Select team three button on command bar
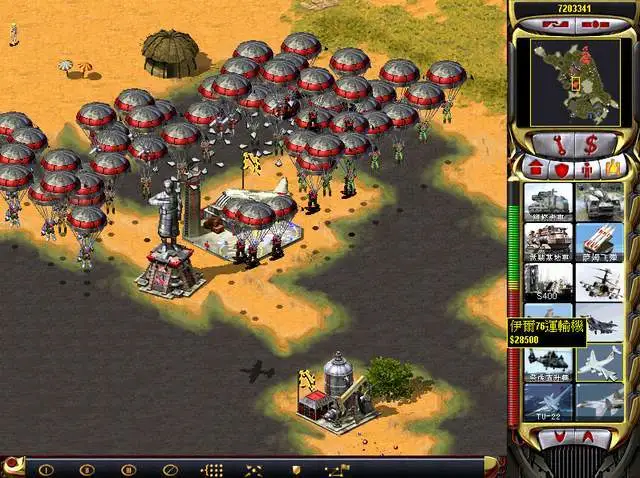 click(x=128, y=468)
